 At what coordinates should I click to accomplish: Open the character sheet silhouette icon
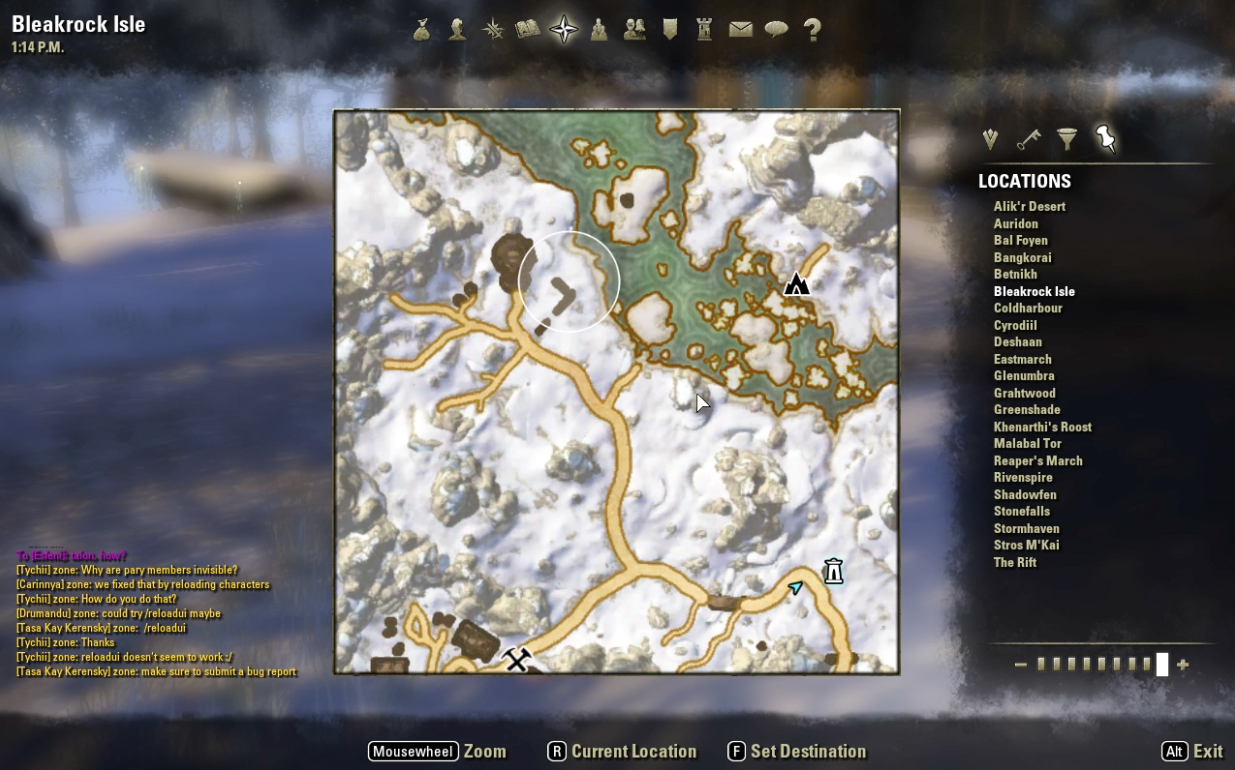pos(457,30)
